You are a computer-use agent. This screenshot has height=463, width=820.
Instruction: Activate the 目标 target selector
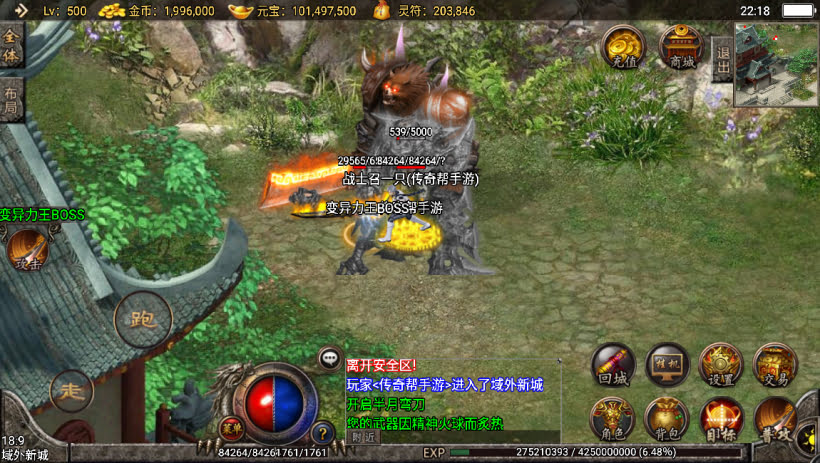[720, 417]
